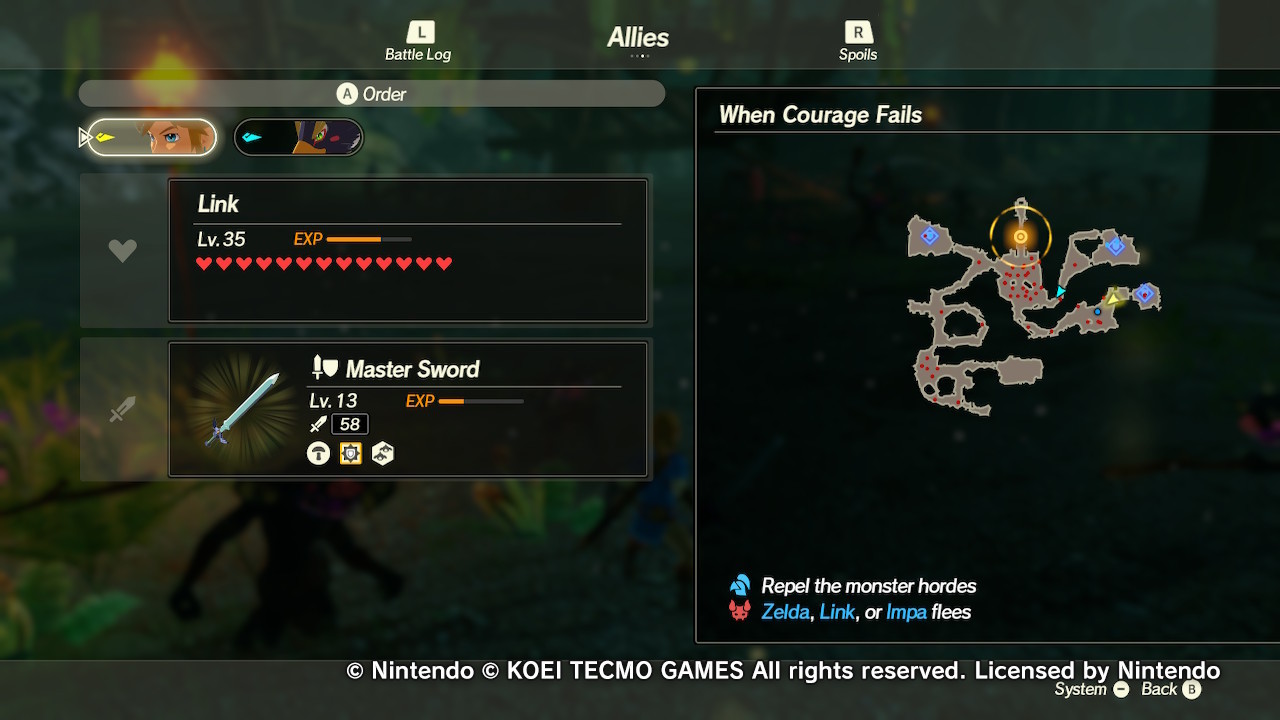Click the attack power sword icon beside 58
This screenshot has width=1280, height=720.
tap(318, 424)
